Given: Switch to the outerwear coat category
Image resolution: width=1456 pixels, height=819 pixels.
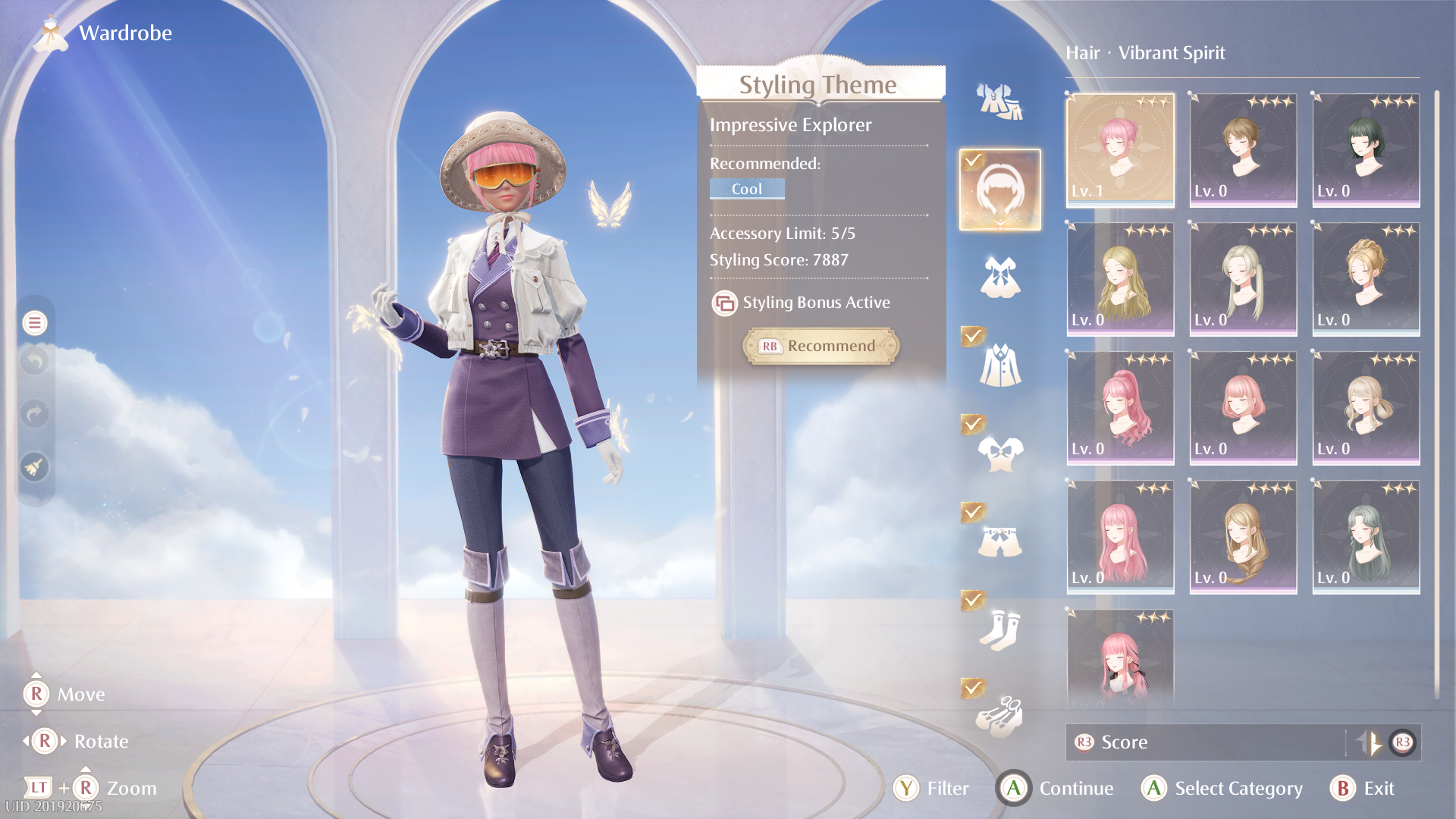Looking at the screenshot, I should tap(999, 366).
